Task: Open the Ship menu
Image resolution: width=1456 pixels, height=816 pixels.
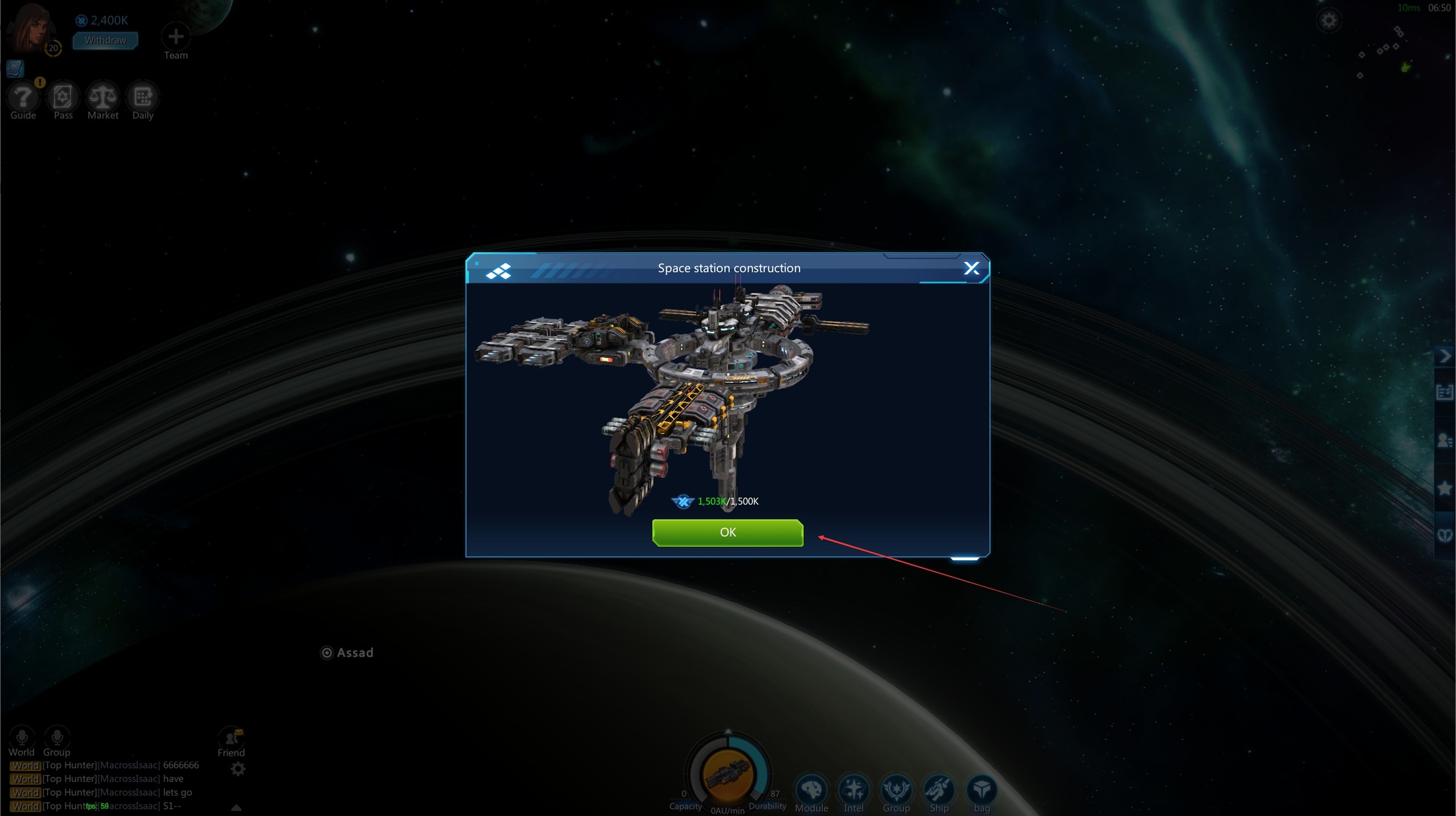Action: pyautogui.click(x=939, y=789)
